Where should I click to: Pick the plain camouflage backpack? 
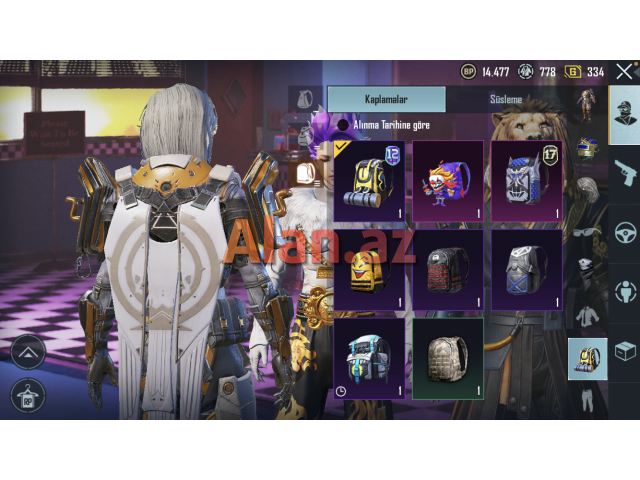point(447,357)
